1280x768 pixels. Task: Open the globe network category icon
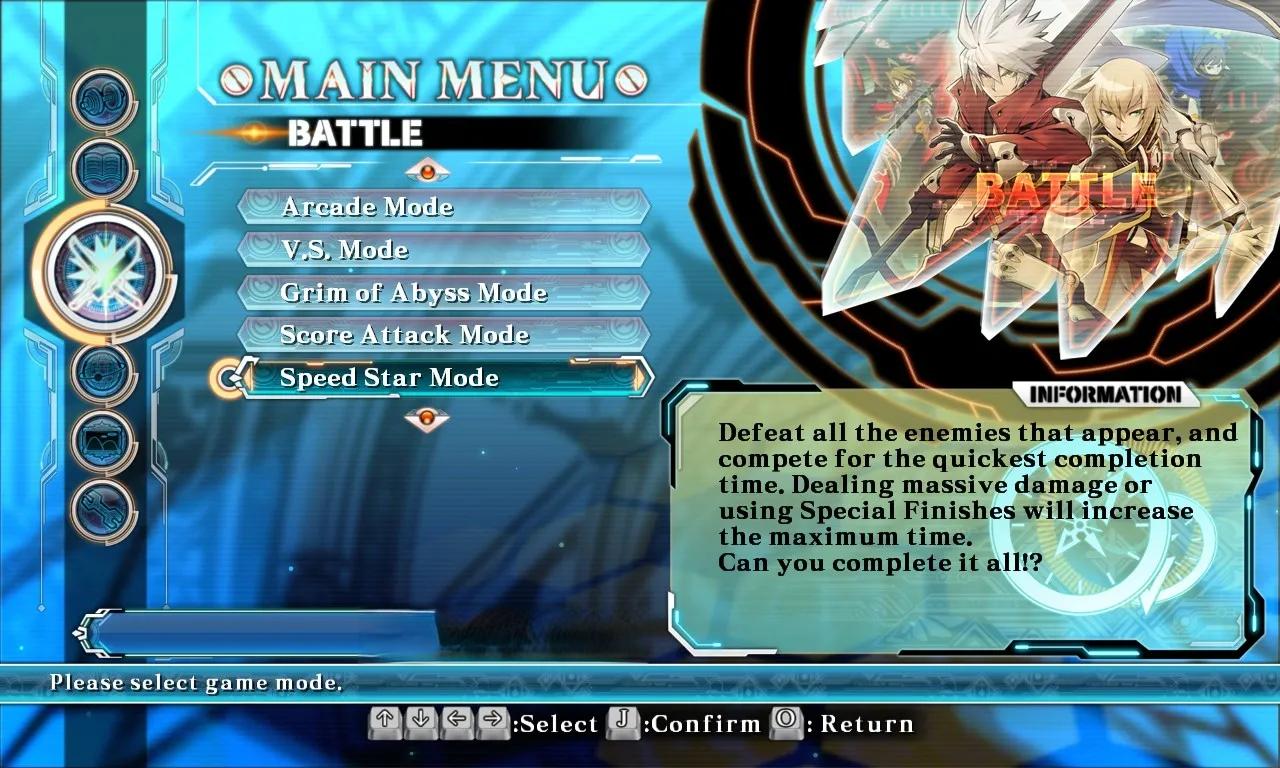(104, 373)
